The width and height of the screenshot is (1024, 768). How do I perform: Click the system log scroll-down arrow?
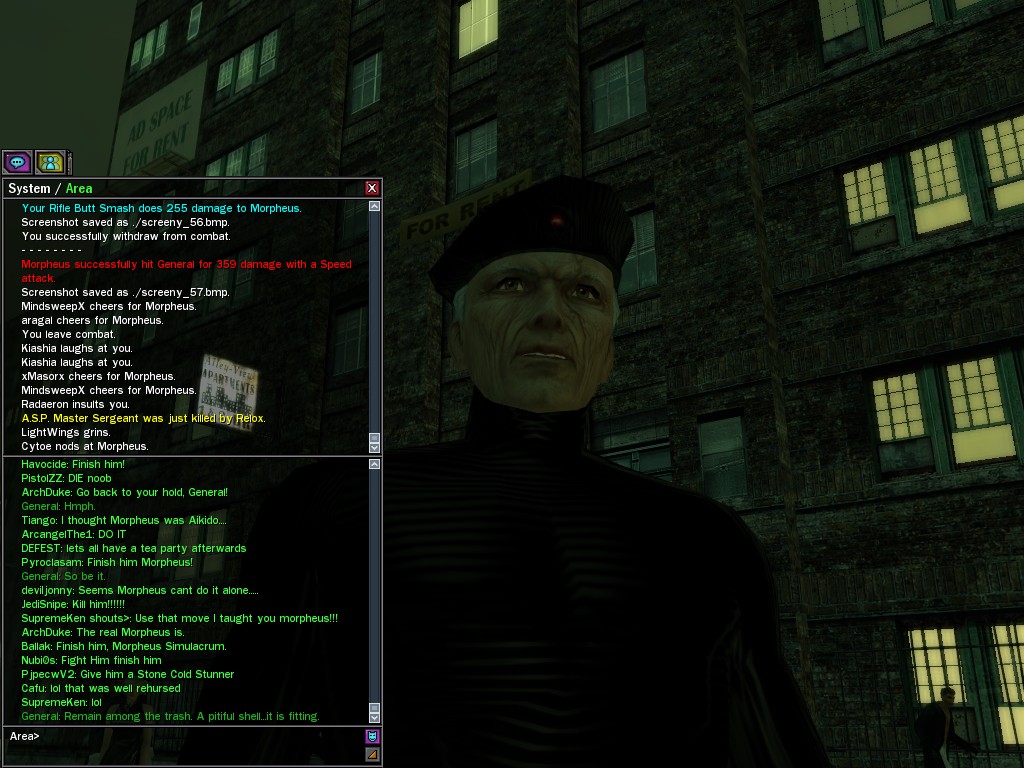(374, 447)
